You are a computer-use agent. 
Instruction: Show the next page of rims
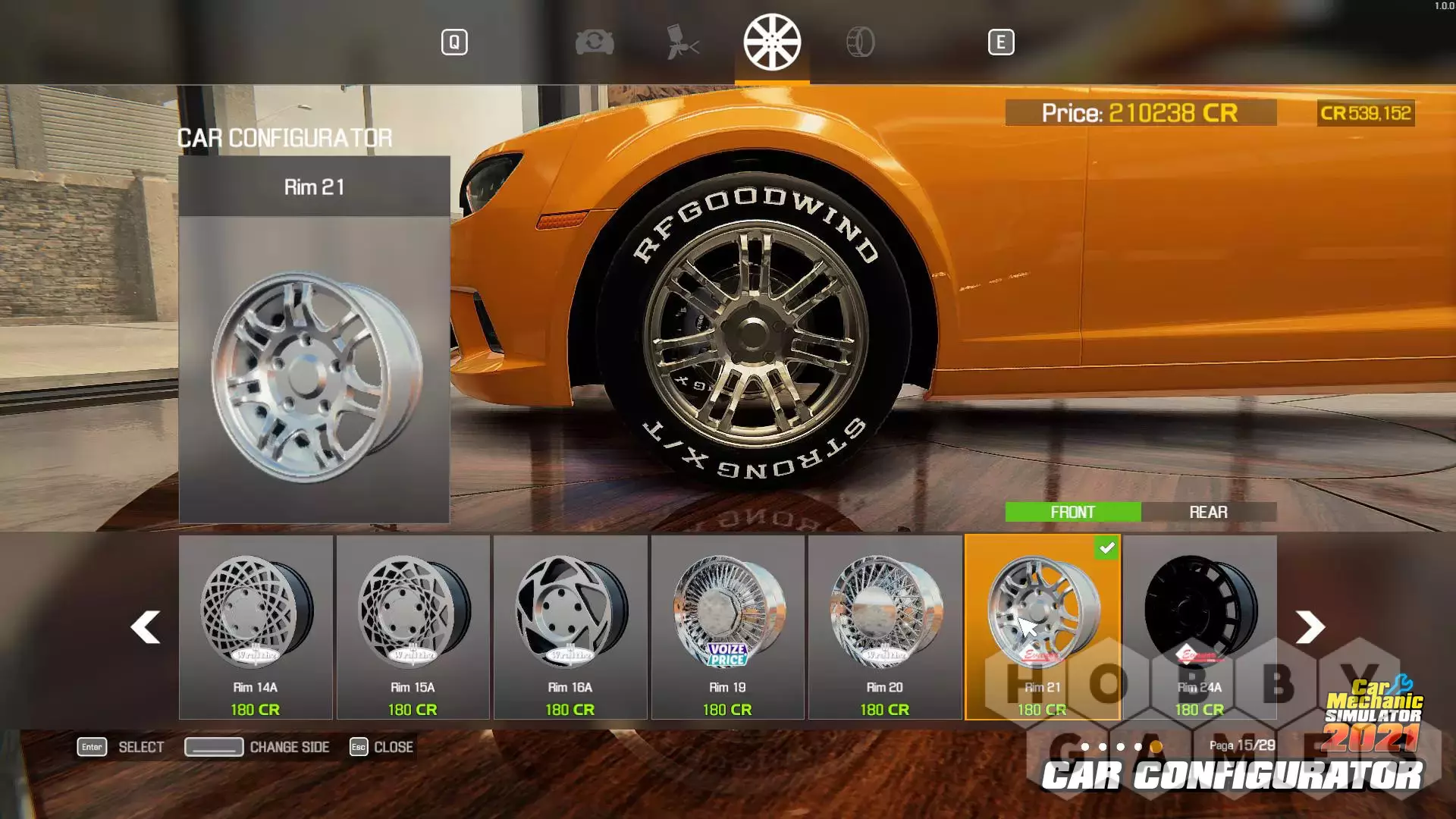click(x=1310, y=627)
